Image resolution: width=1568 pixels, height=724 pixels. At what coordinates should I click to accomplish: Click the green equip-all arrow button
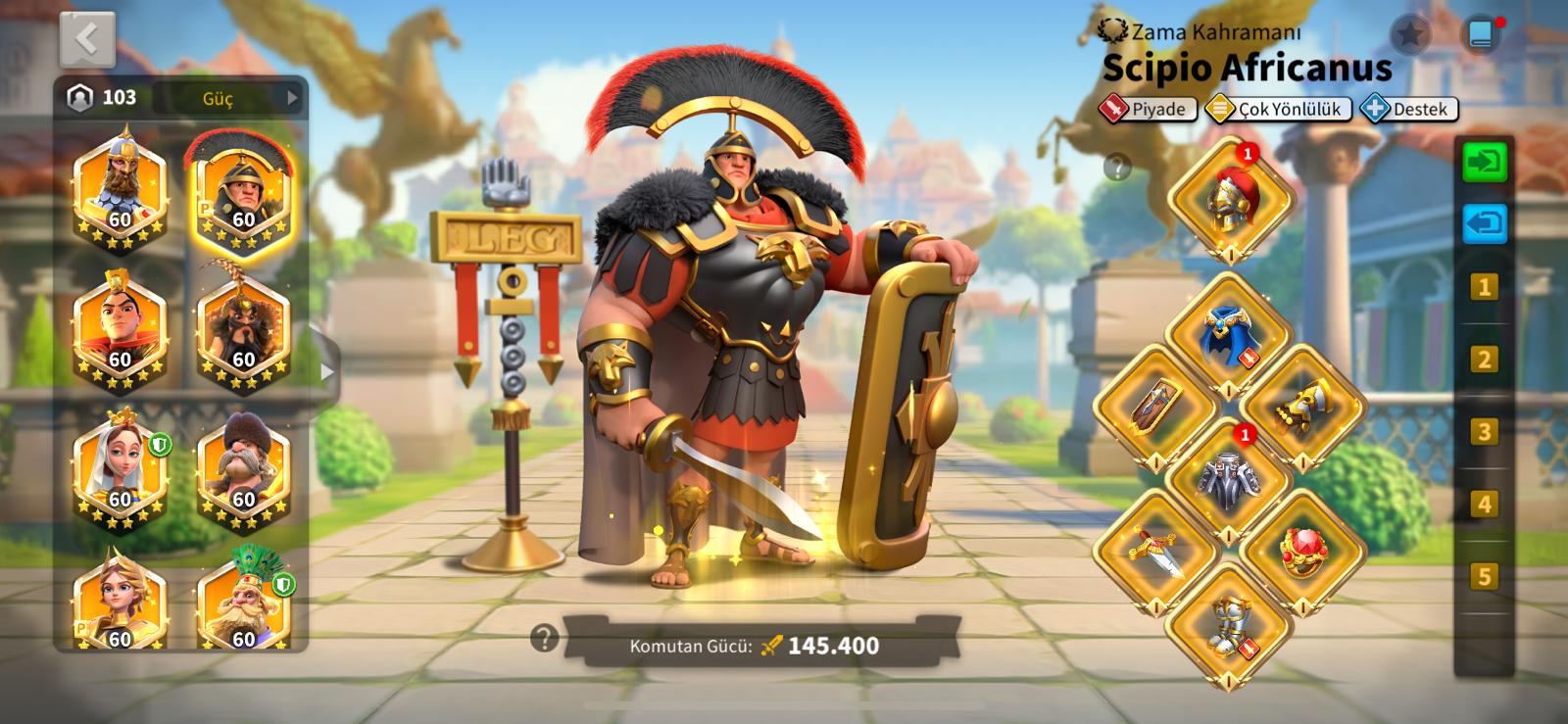click(1485, 162)
